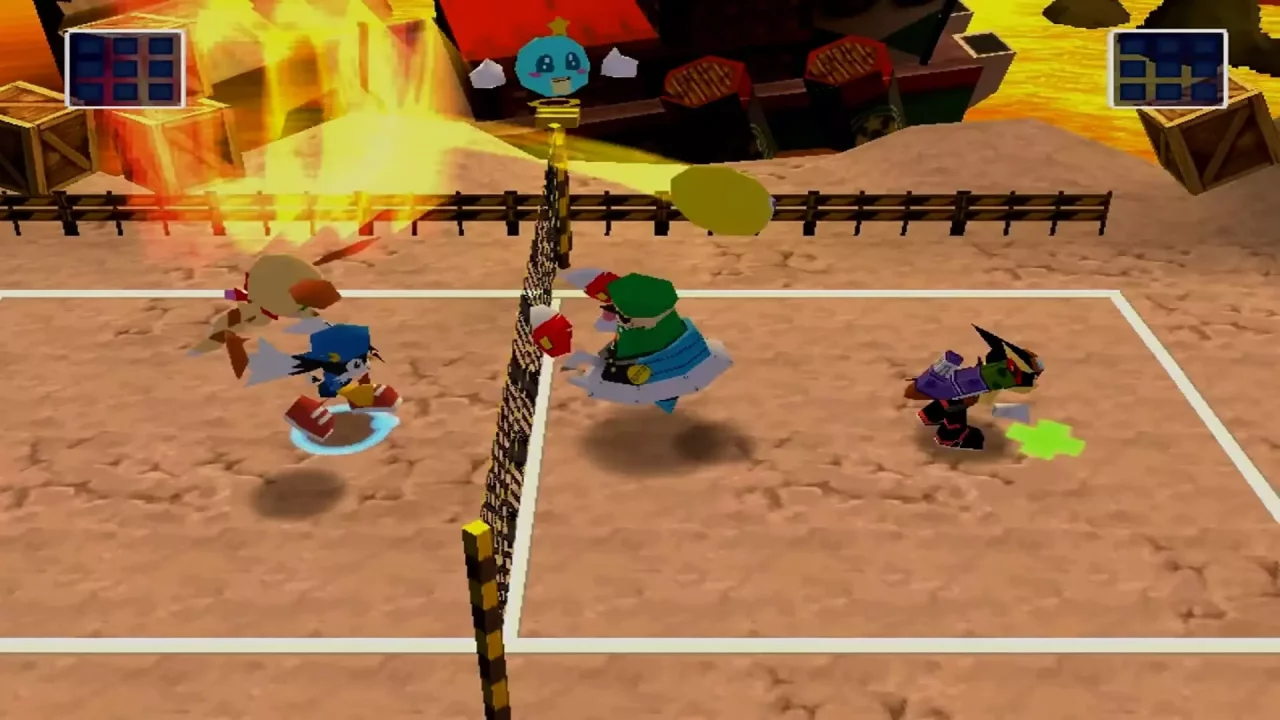Toggle the bottom-right cell of left score grid
Image resolution: width=1280 pixels, height=720 pixels.
[162, 92]
